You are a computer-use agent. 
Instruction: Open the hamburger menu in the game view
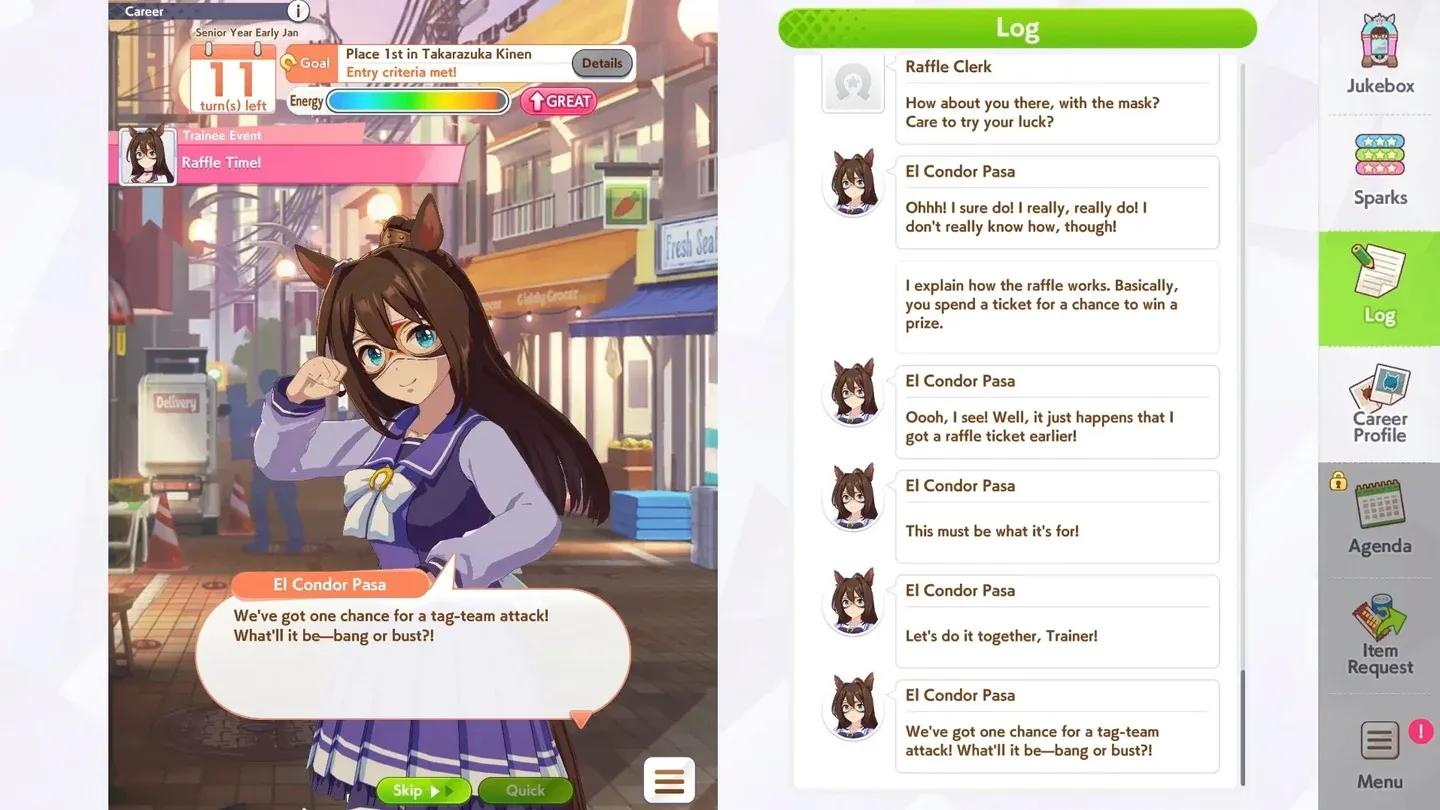[x=668, y=780]
